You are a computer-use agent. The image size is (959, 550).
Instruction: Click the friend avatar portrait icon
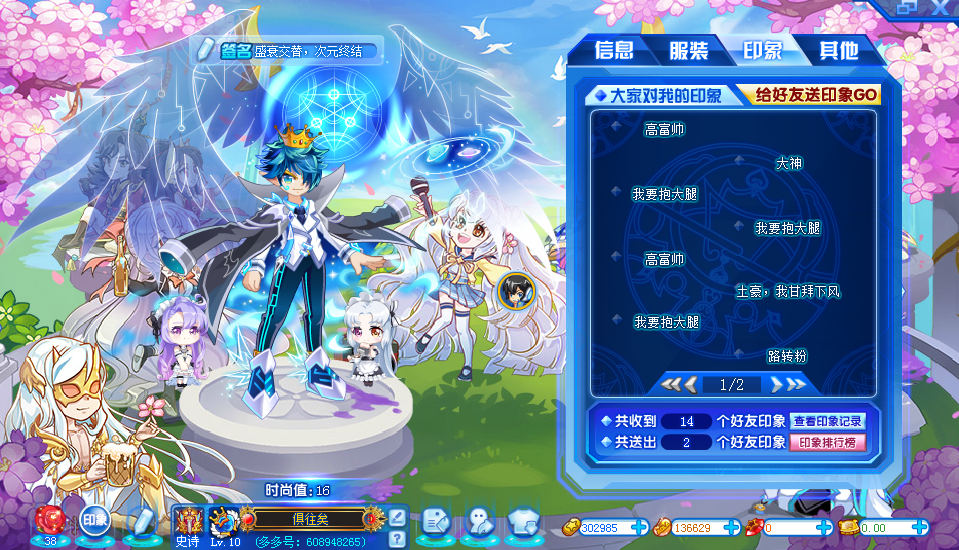tap(516, 290)
